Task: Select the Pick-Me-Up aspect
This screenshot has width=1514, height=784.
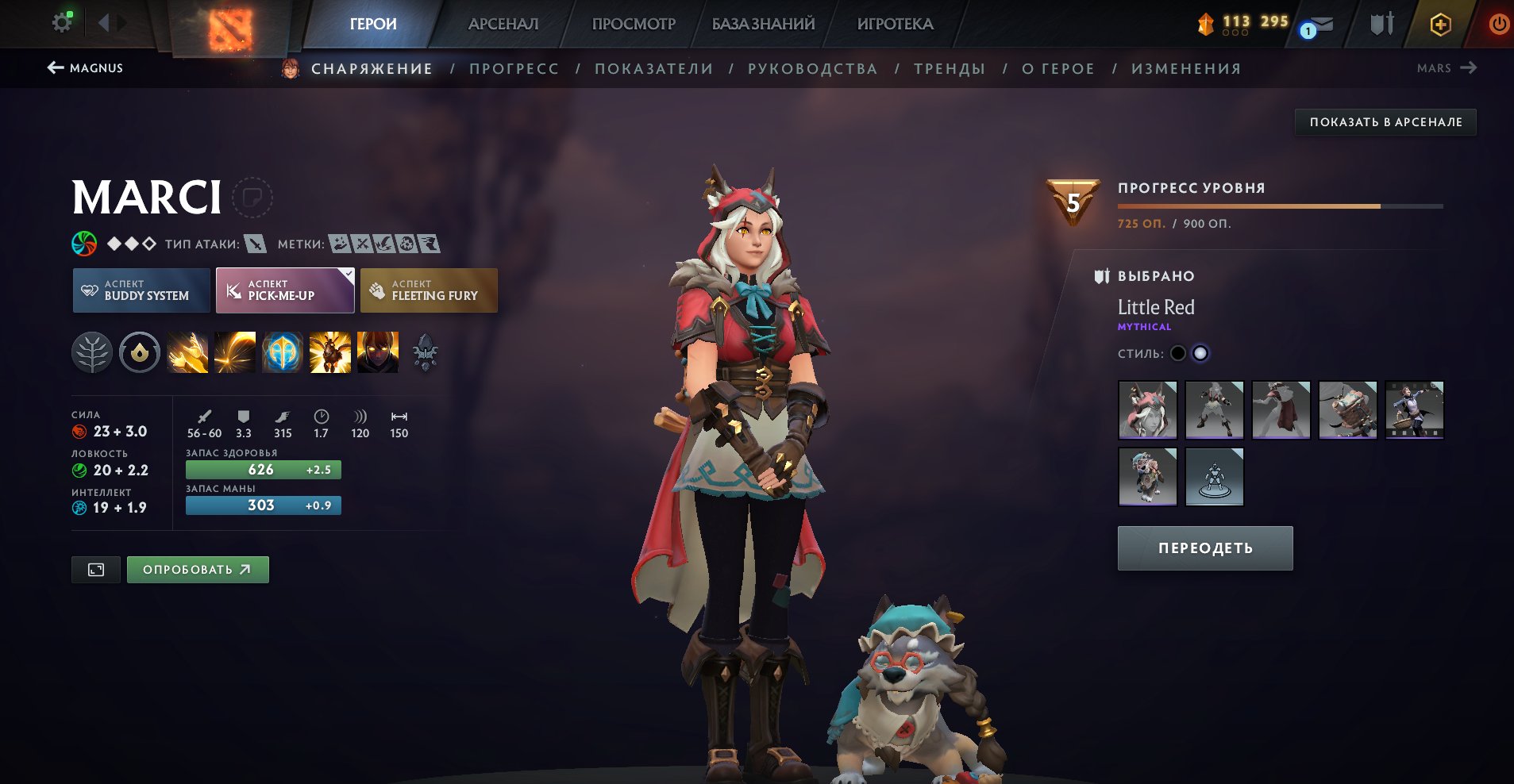Action: coord(285,290)
